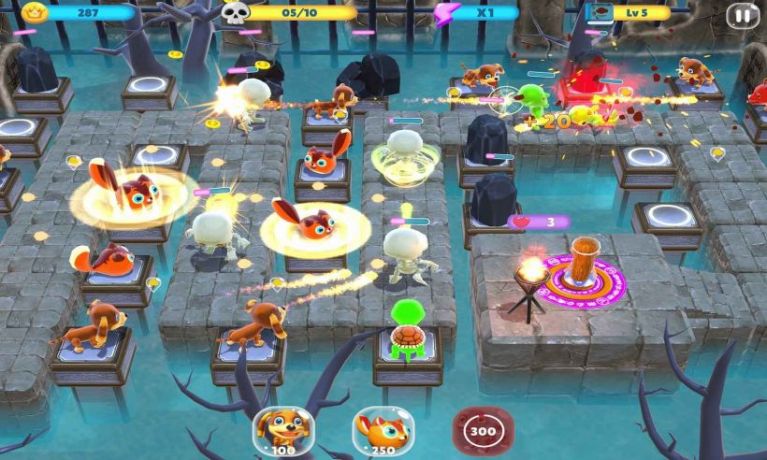Viewport: 767px width, 460px height.
Task: Pause the game
Action: pos(742,14)
